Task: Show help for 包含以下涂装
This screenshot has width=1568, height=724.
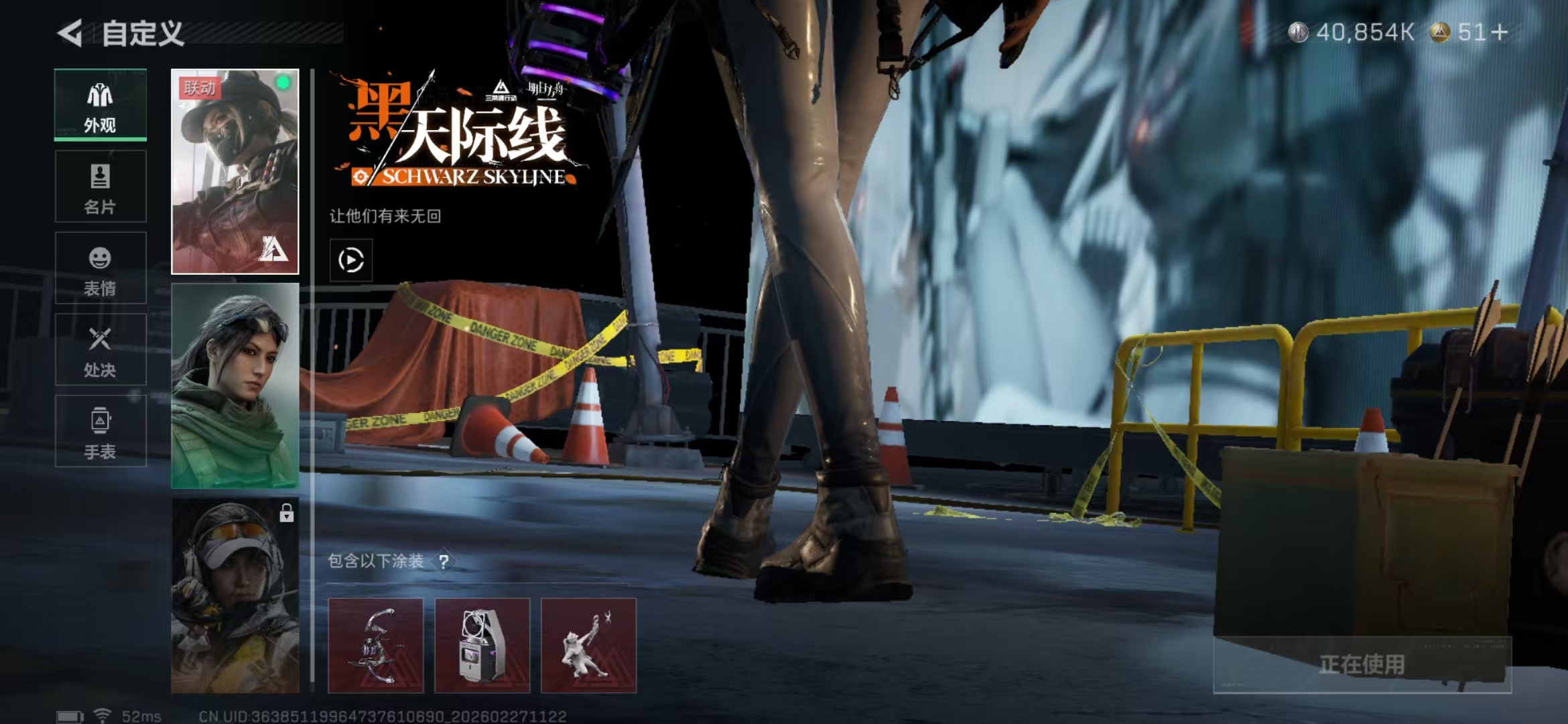Action: tap(444, 562)
